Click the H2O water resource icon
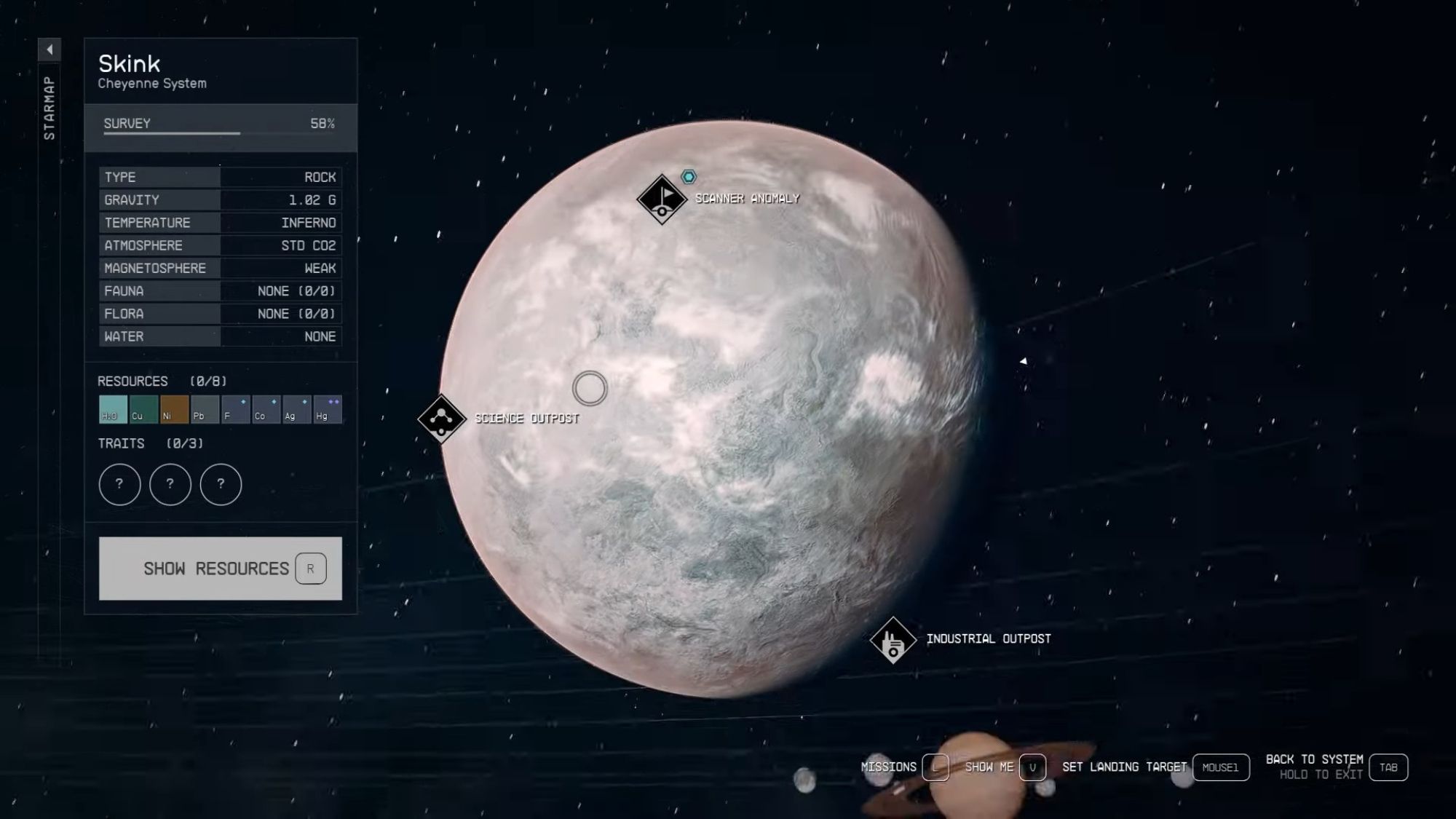The width and height of the screenshot is (1456, 819). pos(111,408)
